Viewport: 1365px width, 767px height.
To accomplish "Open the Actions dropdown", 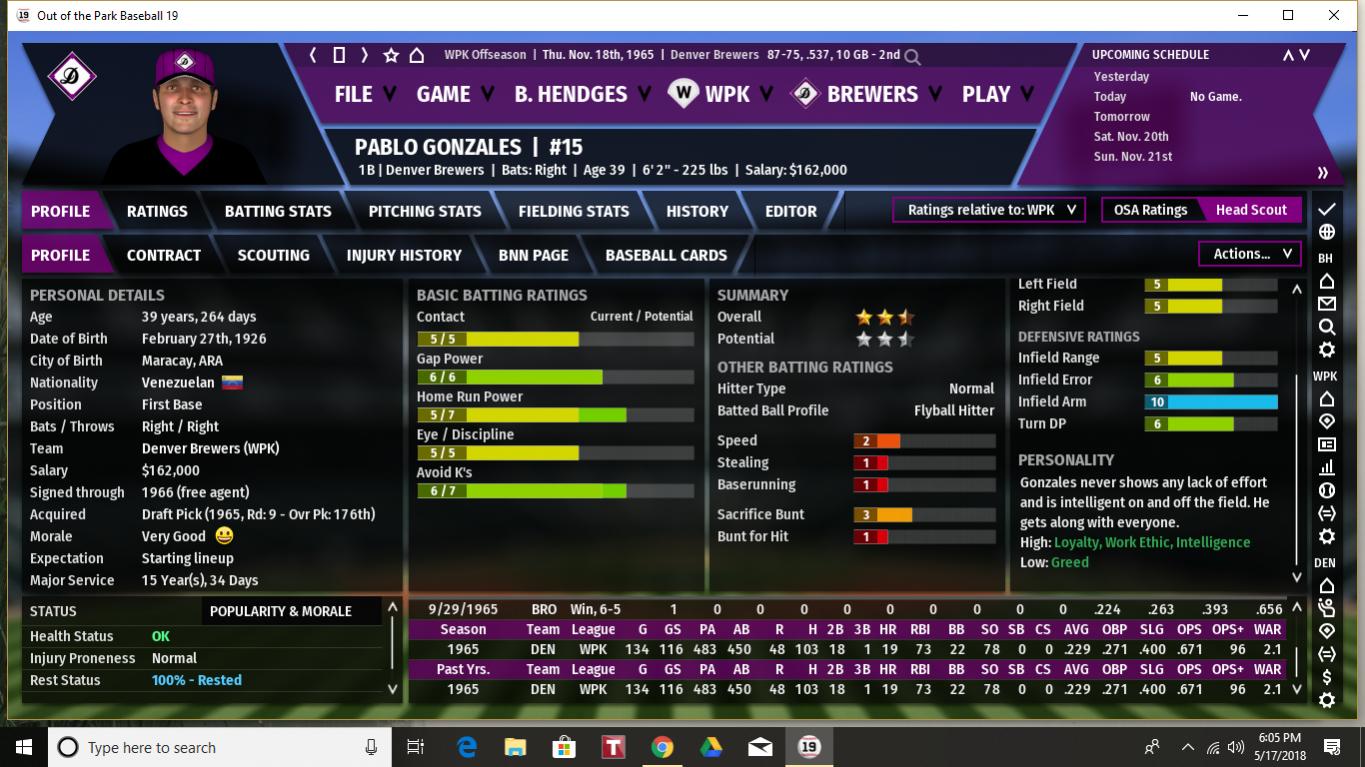I will point(1251,254).
